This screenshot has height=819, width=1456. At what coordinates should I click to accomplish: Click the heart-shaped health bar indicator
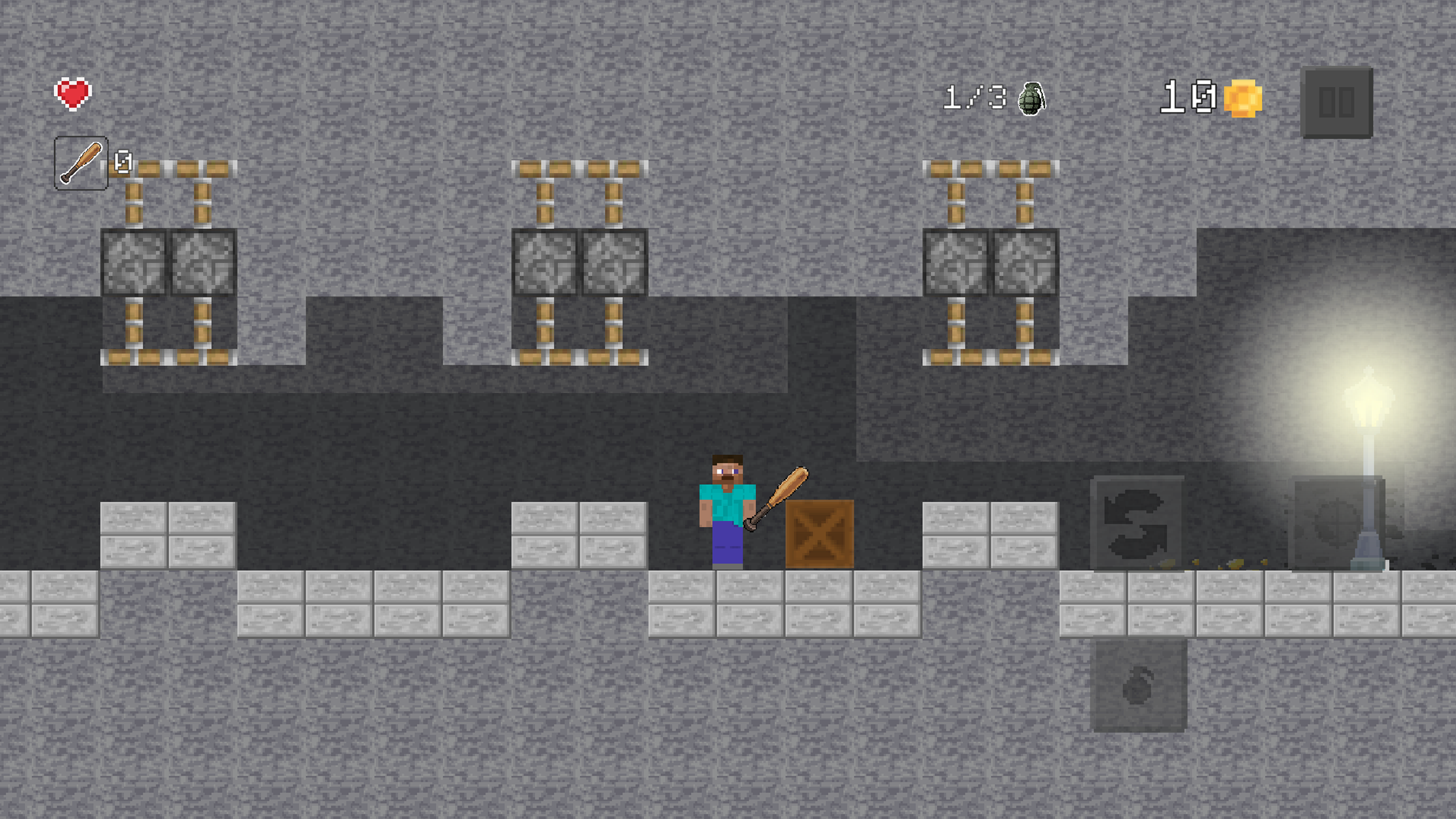tap(73, 93)
